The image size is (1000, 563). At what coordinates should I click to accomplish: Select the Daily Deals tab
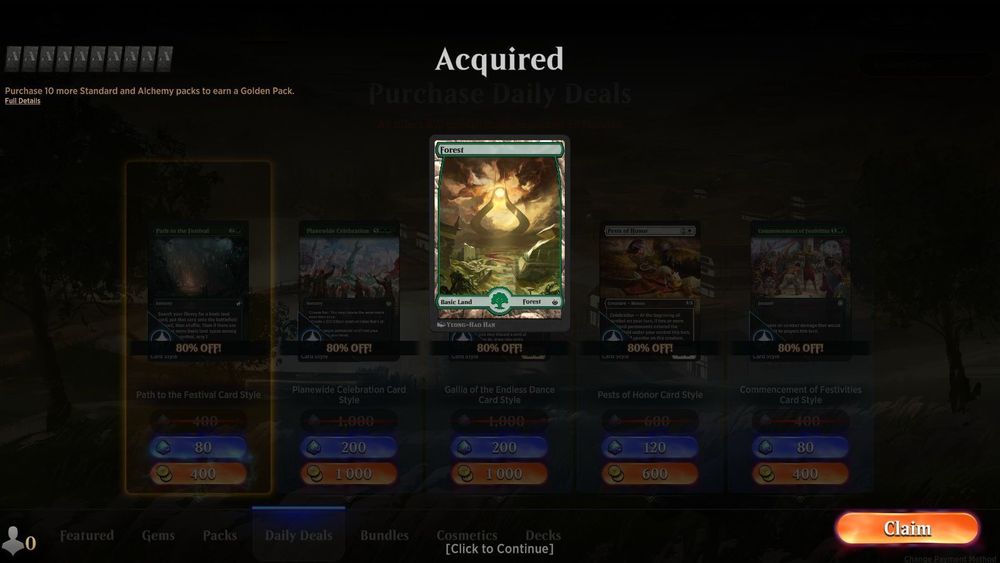(x=298, y=535)
